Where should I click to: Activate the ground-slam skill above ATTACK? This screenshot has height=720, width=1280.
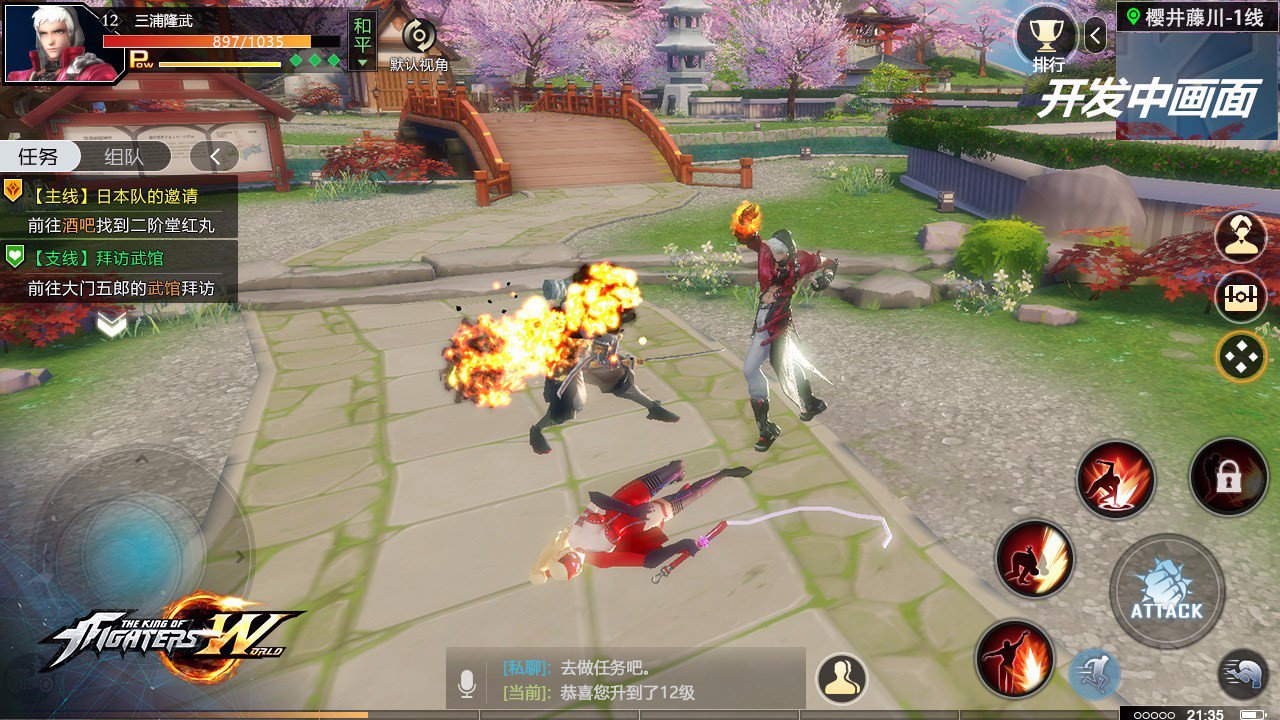1116,480
